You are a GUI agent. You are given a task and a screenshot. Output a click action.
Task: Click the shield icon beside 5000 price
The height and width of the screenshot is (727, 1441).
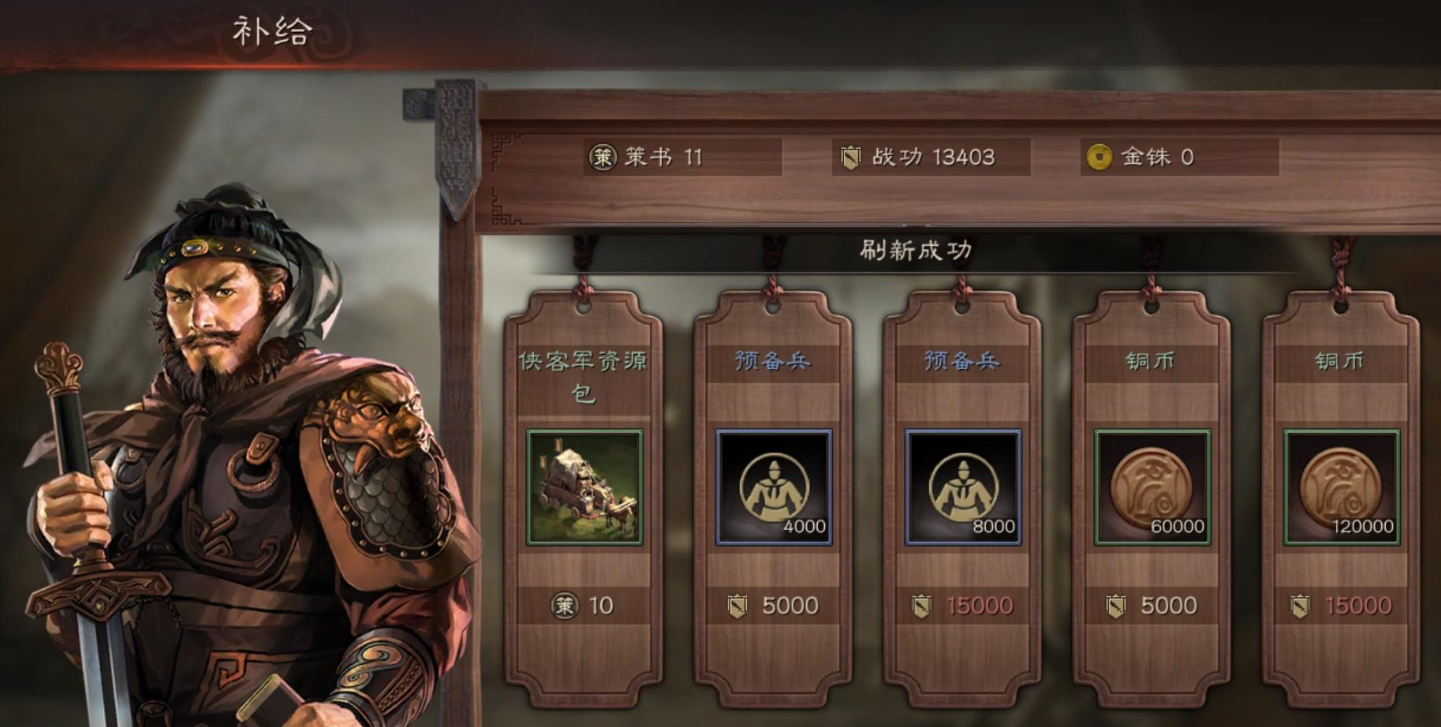[x=737, y=606]
